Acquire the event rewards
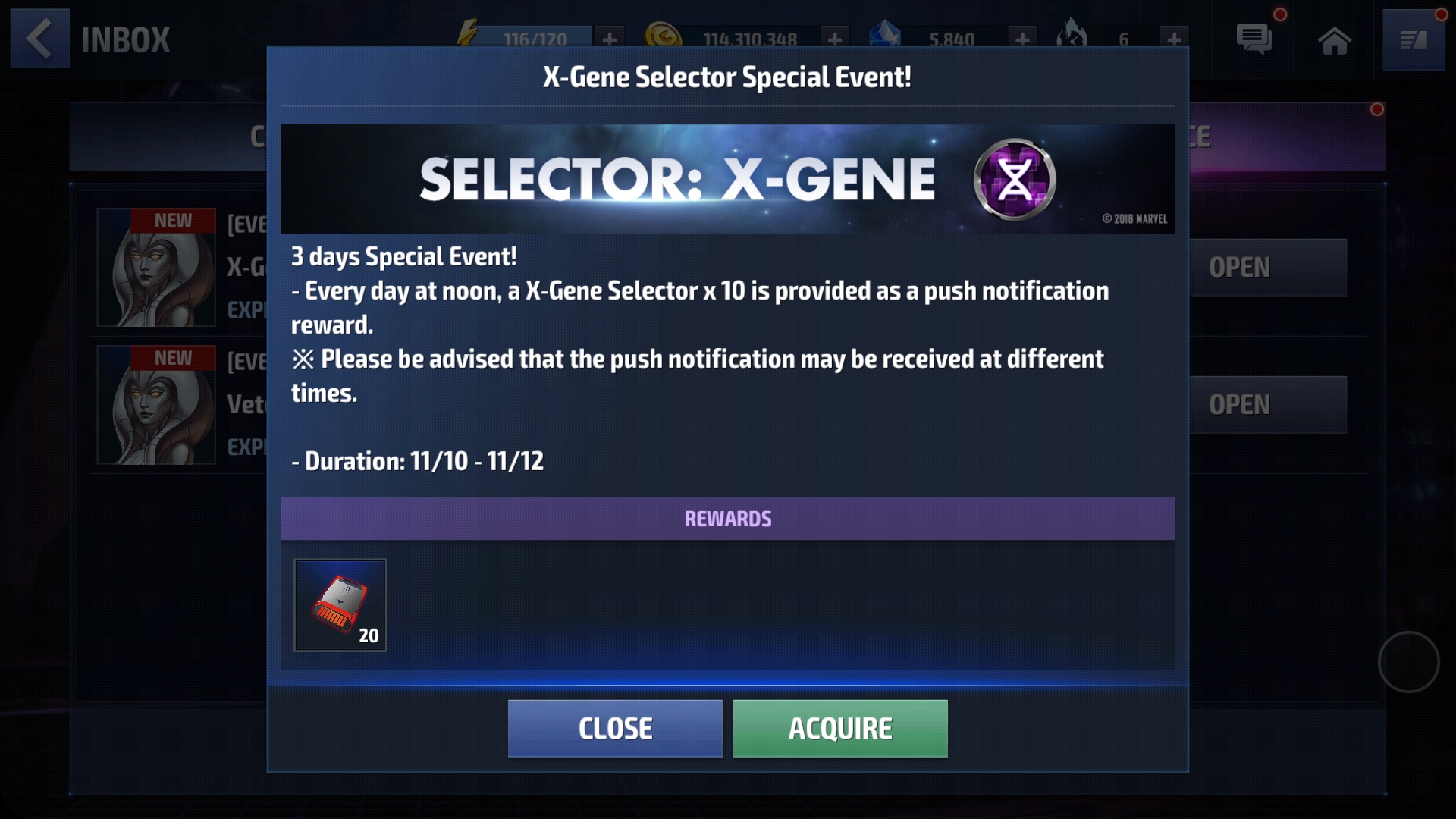 point(840,728)
